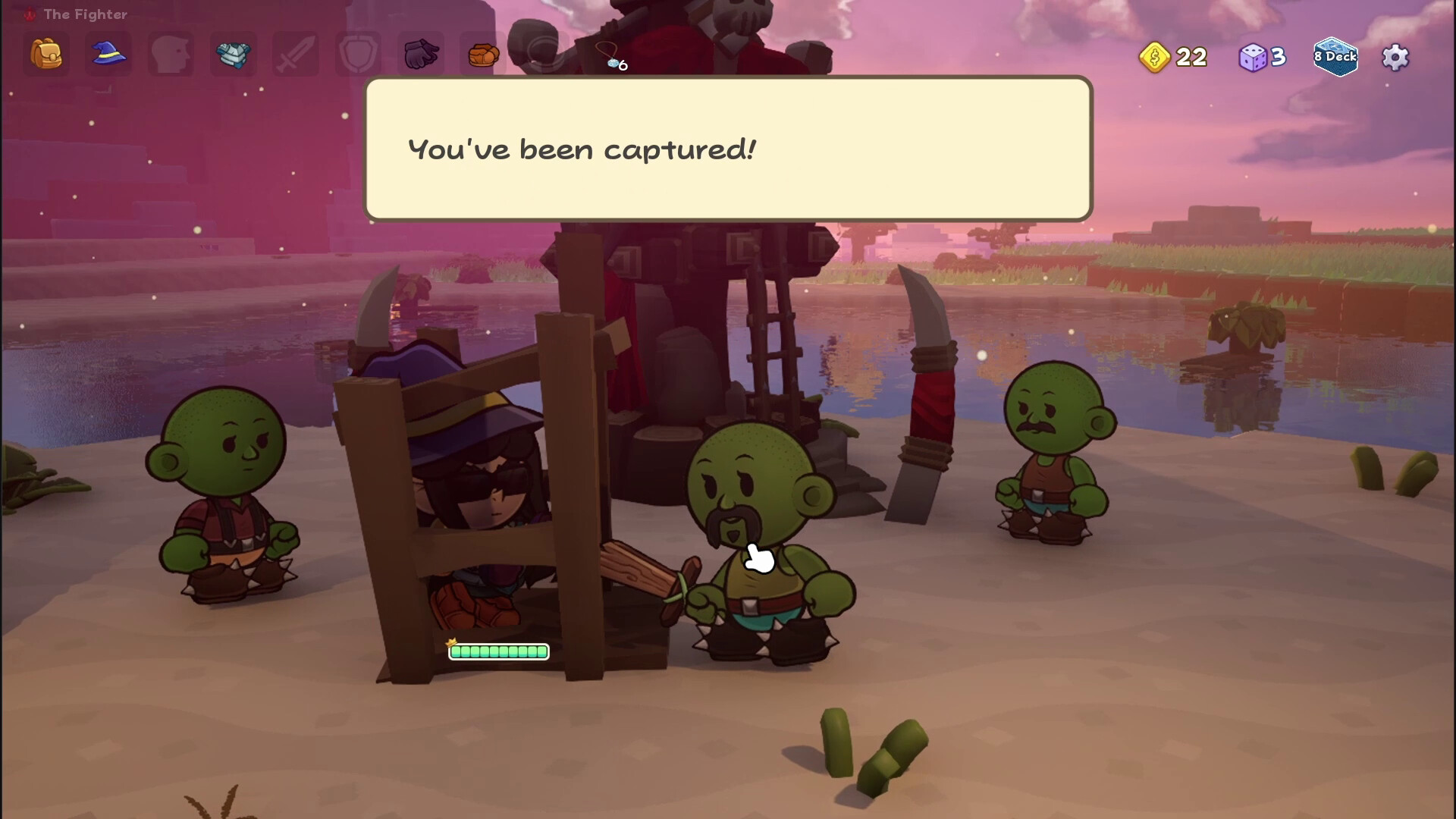Open the boots equipment slot
Screen dimensions: 1456x819
[x=482, y=53]
